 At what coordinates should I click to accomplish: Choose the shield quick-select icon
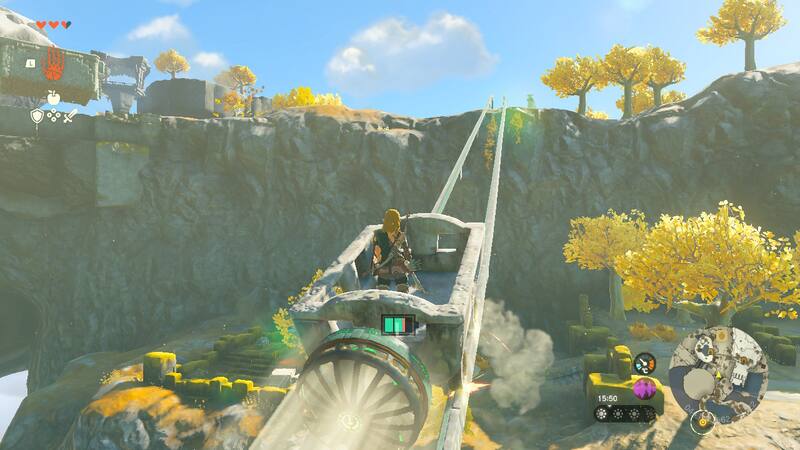point(36,116)
